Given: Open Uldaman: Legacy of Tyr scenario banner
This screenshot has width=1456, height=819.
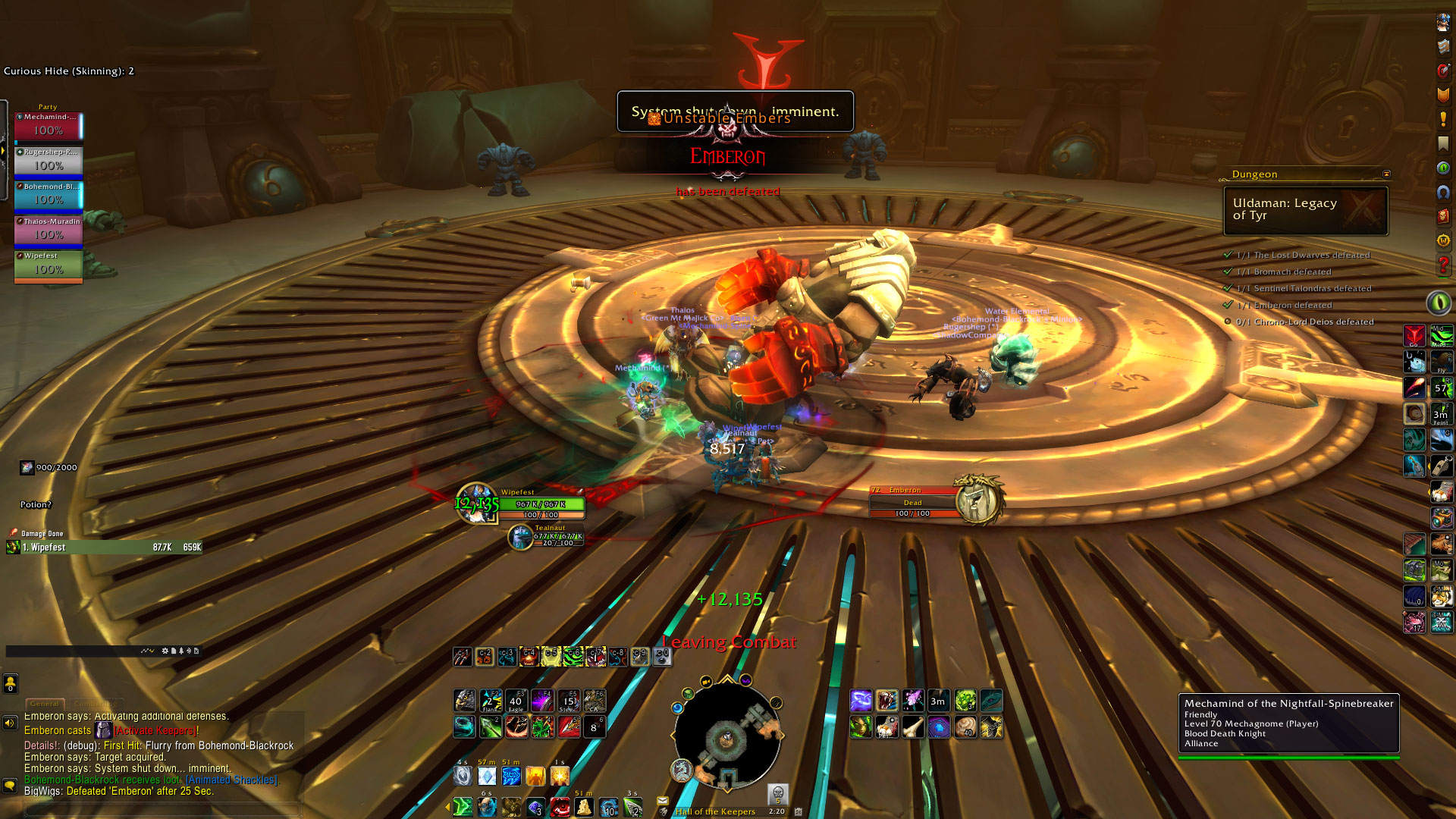Looking at the screenshot, I should coord(1305,210).
